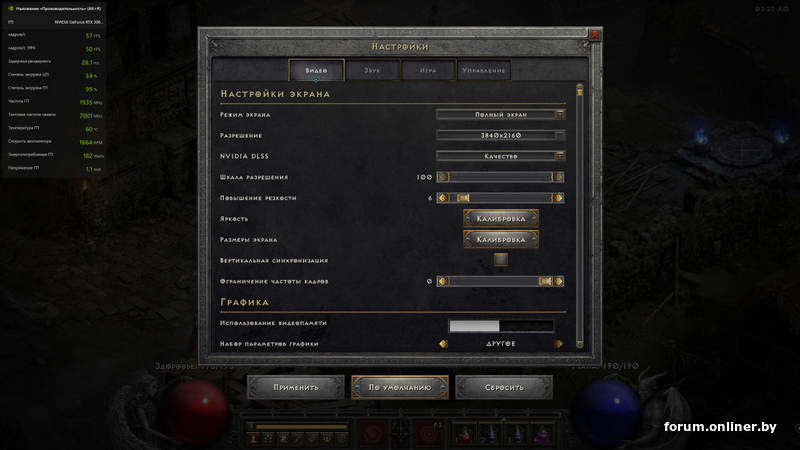The width and height of the screenshot is (800, 450).
Task: Adjust the Повышение резкости slider
Action: (x=501, y=198)
